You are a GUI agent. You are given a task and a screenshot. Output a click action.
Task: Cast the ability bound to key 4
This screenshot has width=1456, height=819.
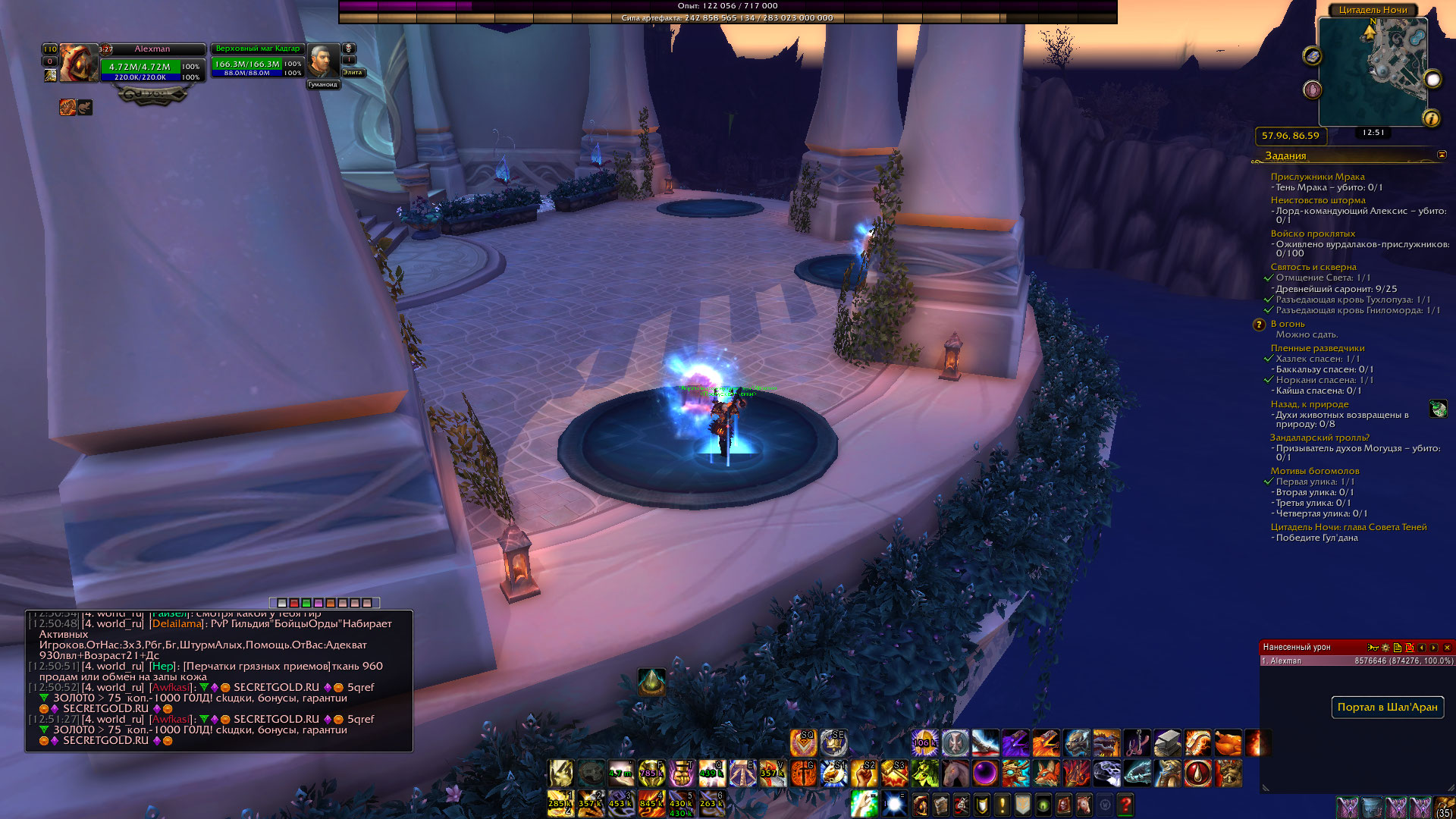tap(651, 804)
